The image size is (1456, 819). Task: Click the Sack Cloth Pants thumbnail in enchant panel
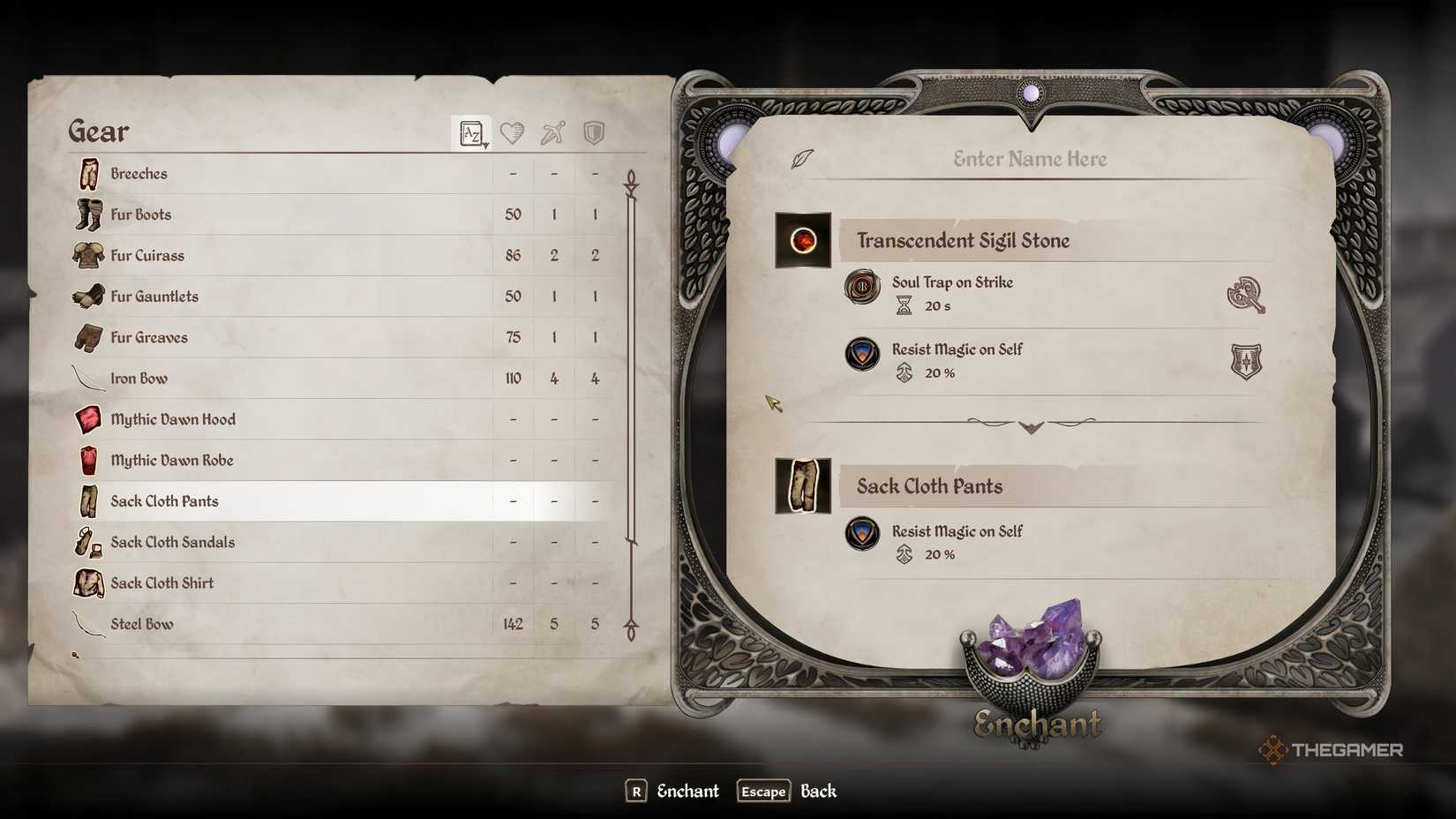tap(802, 484)
